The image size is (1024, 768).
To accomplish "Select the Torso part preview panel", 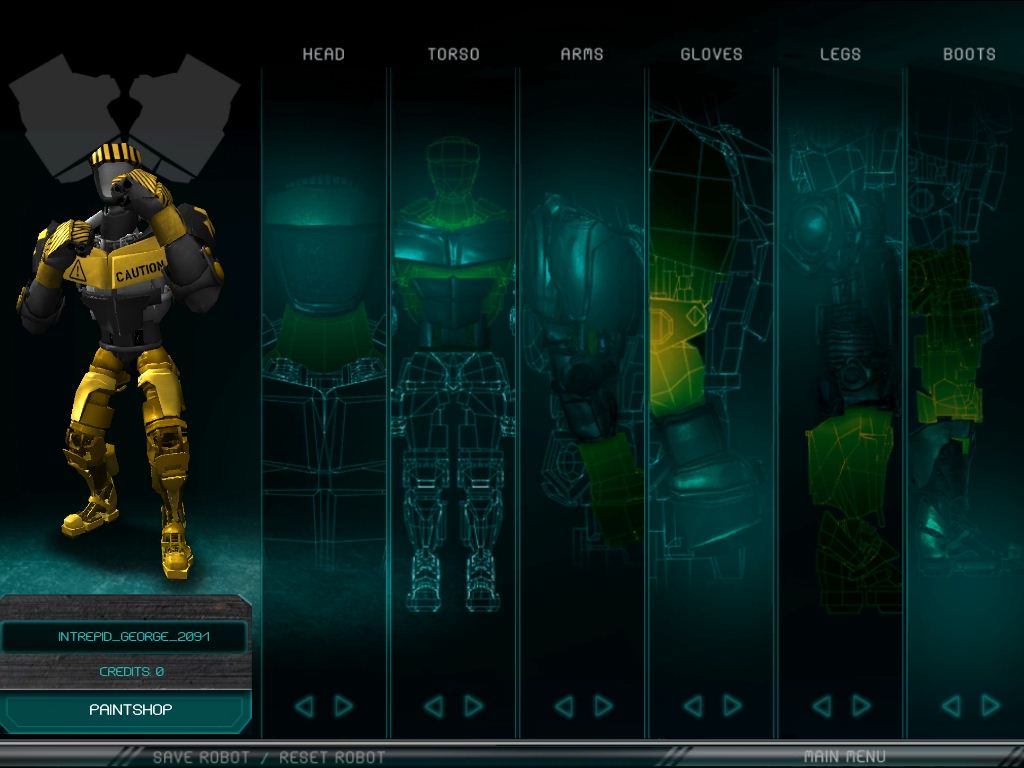I will tap(453, 380).
